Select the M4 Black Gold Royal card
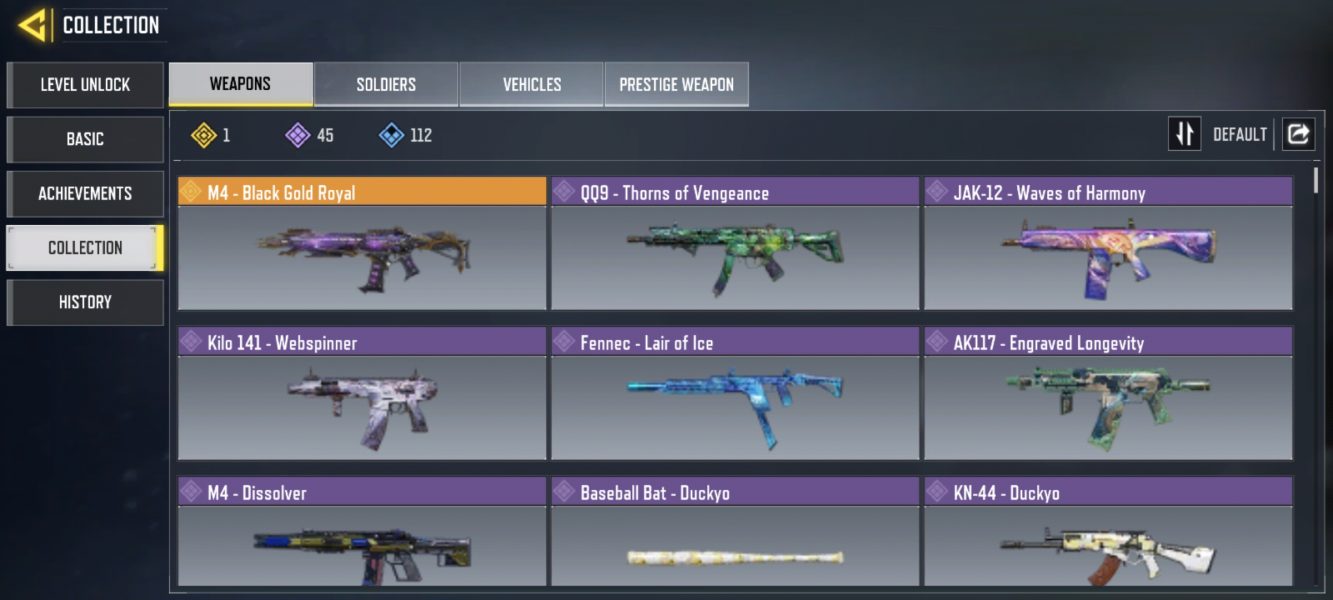The height and width of the screenshot is (600, 1333). coord(362,245)
